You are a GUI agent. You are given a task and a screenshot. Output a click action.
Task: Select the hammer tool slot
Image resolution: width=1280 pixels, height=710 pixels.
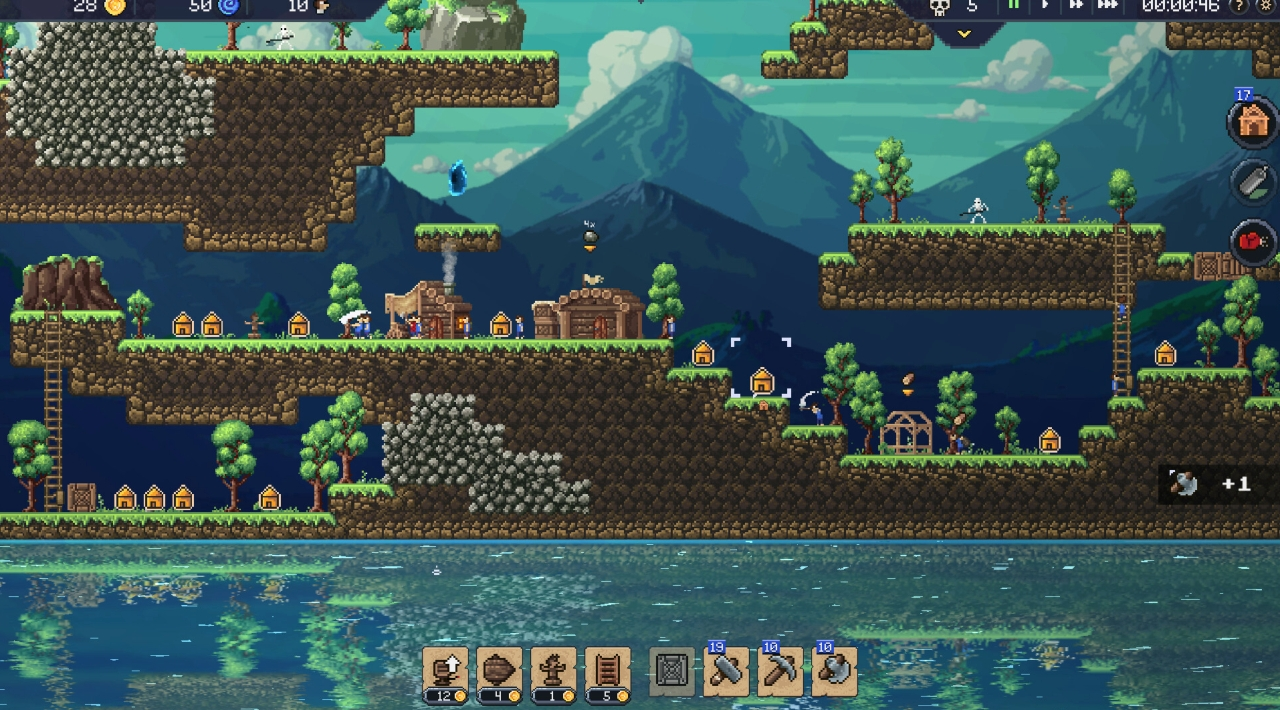(x=727, y=671)
